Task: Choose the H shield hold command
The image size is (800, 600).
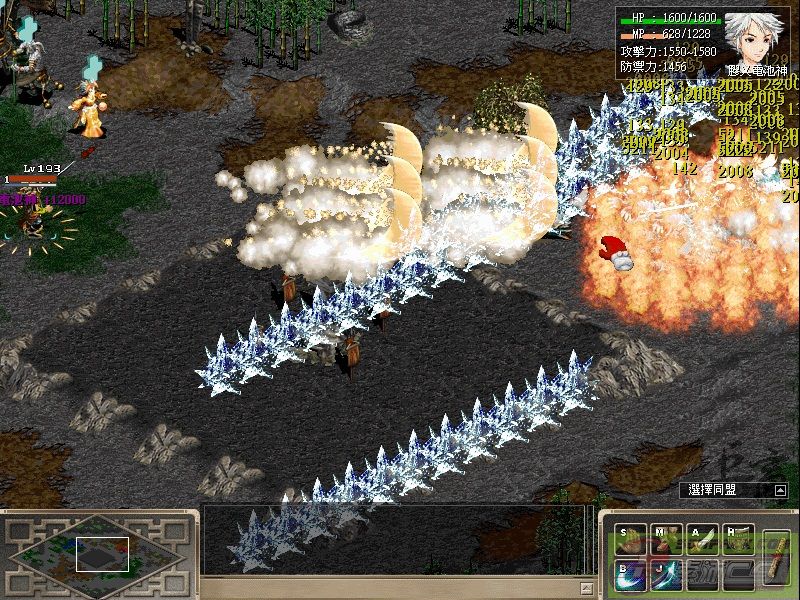Action: (x=739, y=540)
